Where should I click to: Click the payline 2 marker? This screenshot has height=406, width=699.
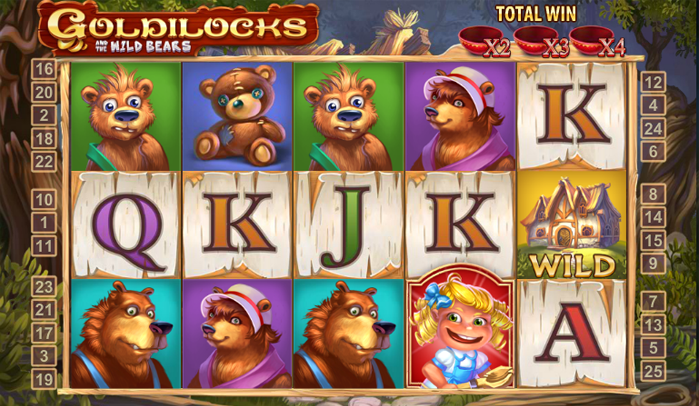(43, 115)
